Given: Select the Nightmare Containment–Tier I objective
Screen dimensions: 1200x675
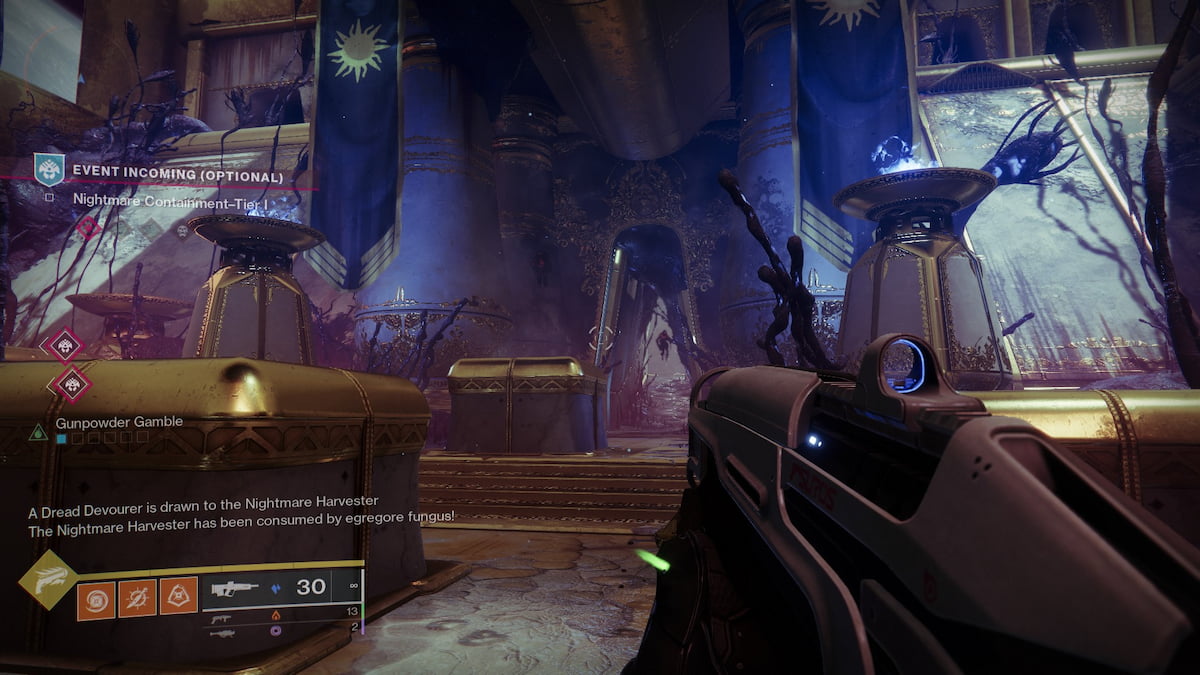Looking at the screenshot, I should pyautogui.click(x=172, y=200).
